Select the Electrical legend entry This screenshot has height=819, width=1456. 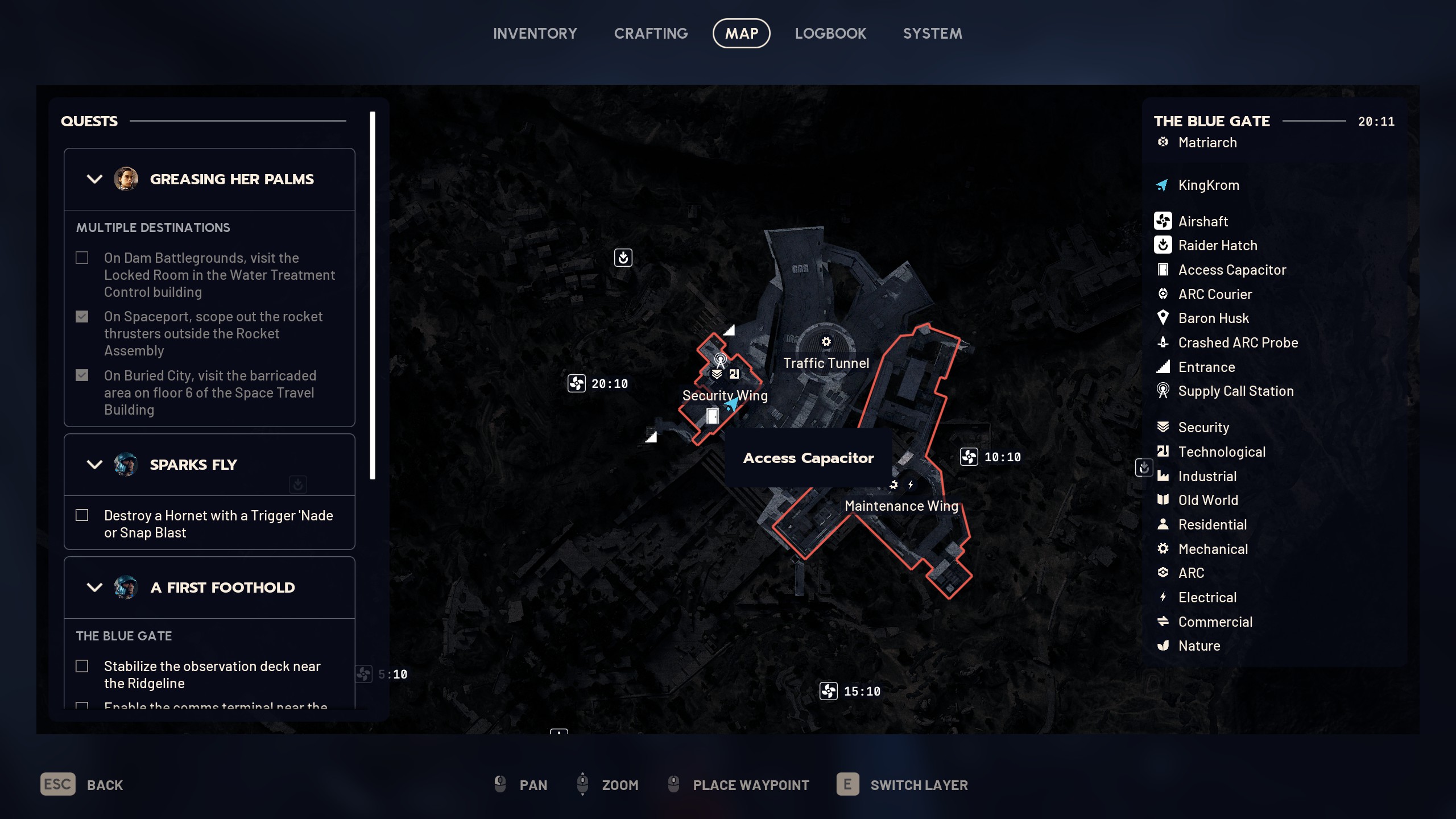(x=1207, y=597)
